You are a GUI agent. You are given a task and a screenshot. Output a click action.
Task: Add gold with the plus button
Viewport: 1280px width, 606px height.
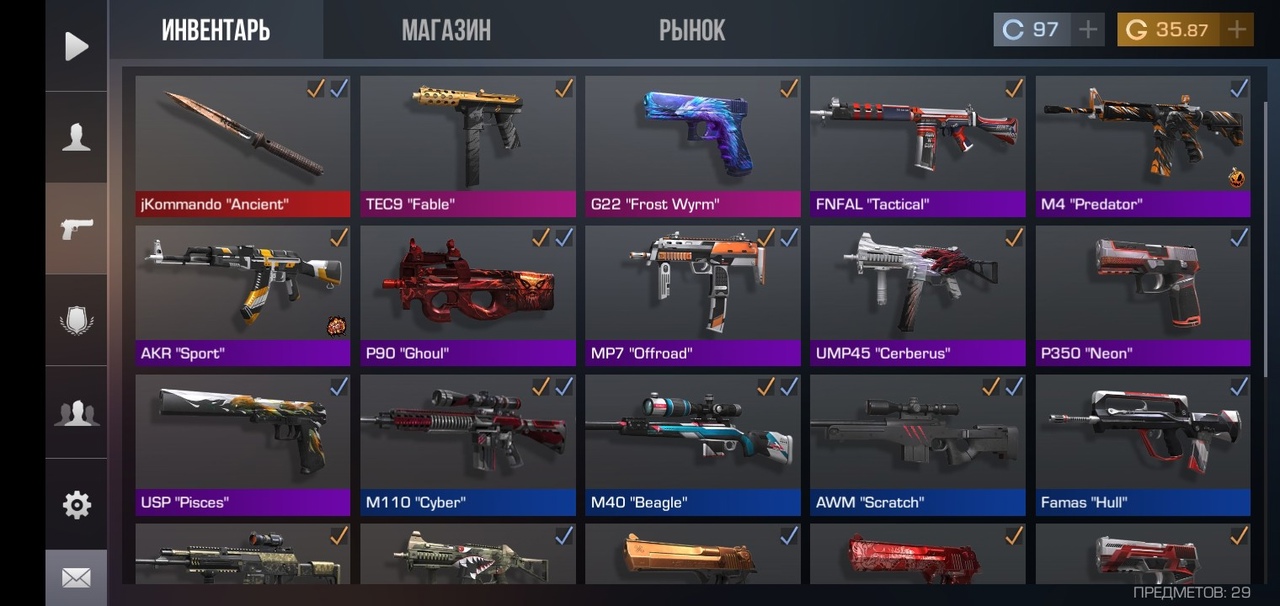(1237, 30)
